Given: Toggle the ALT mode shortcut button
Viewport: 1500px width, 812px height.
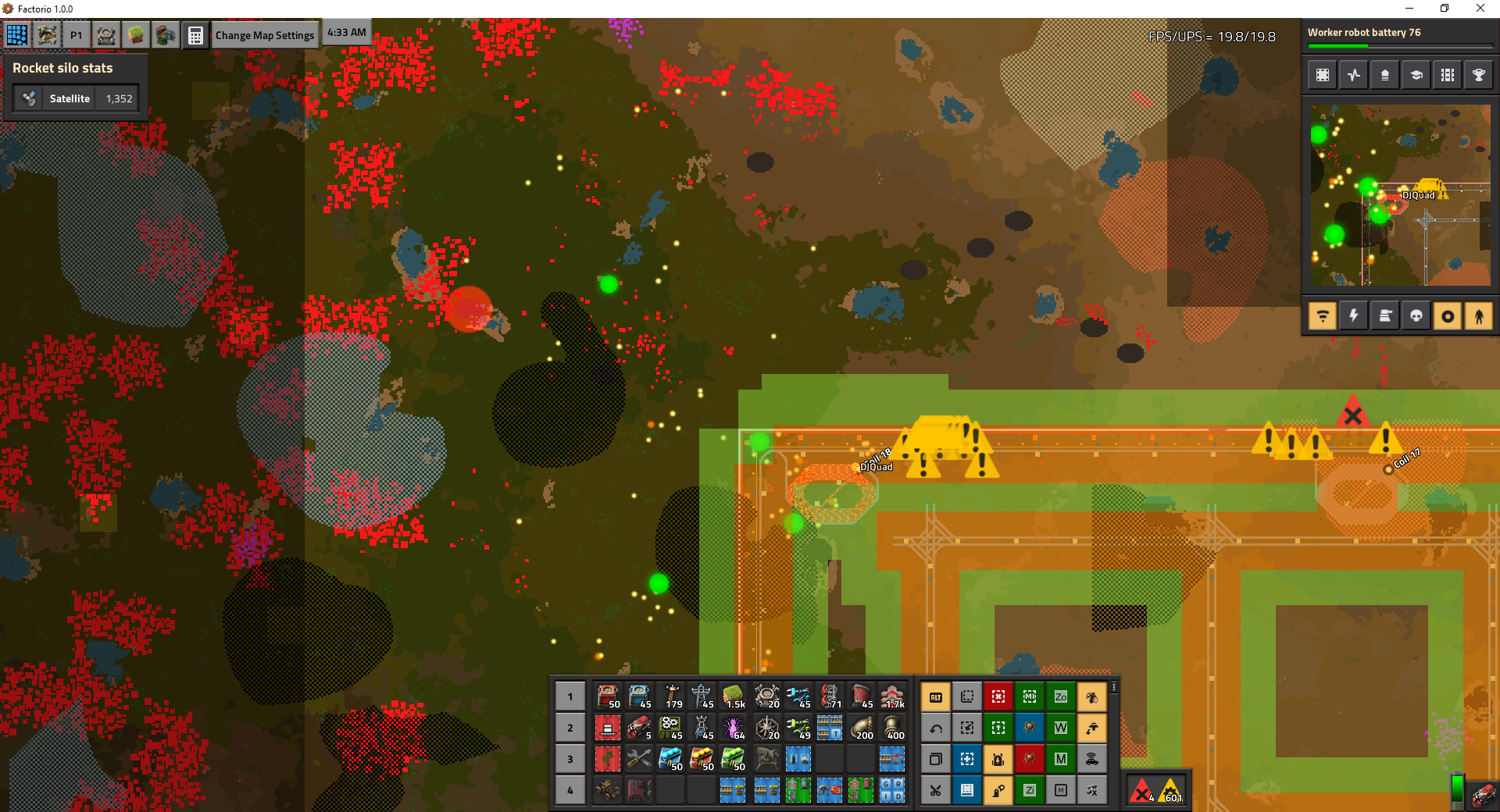Looking at the screenshot, I should pyautogui.click(x=935, y=696).
